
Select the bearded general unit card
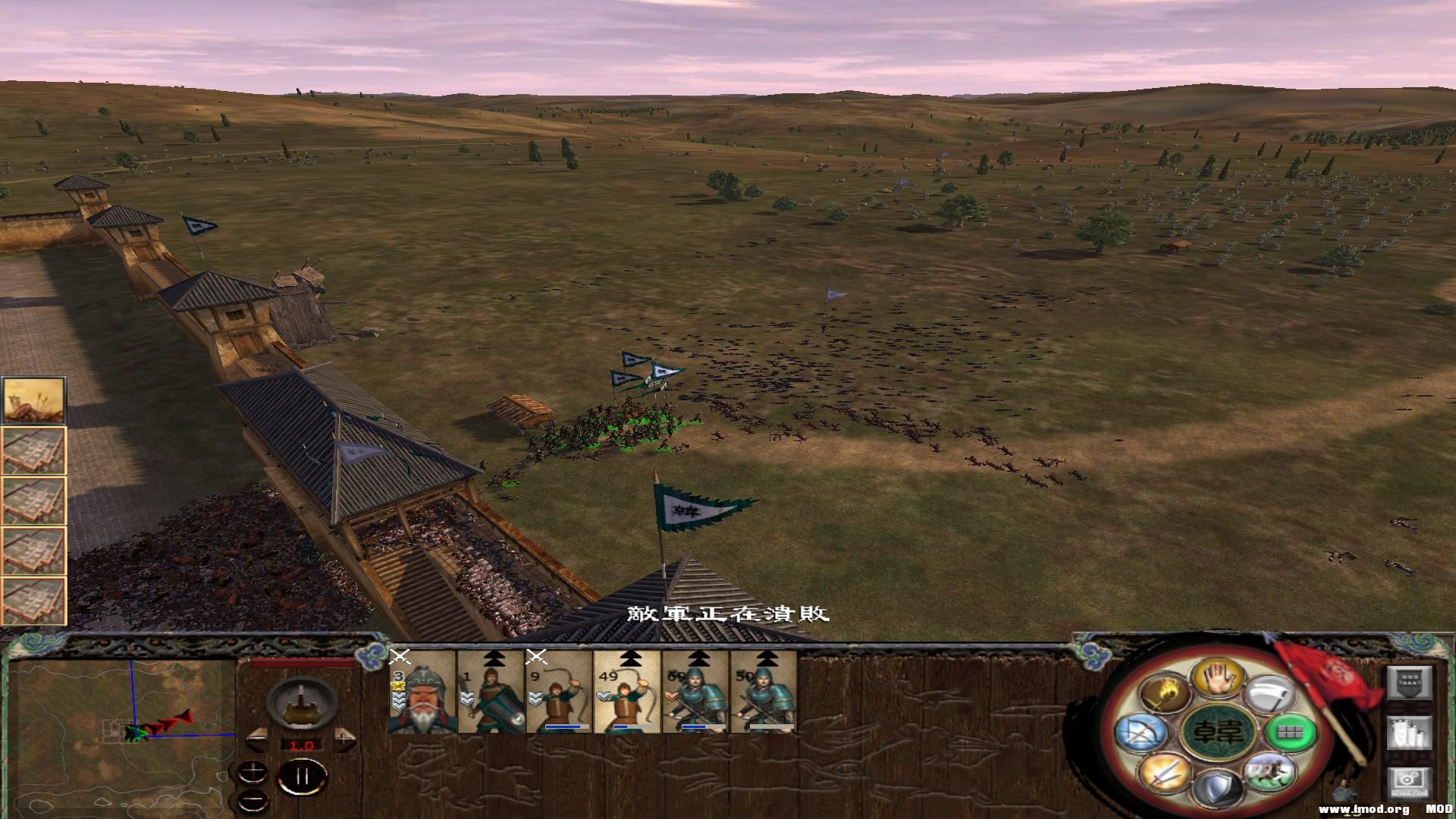click(x=422, y=692)
